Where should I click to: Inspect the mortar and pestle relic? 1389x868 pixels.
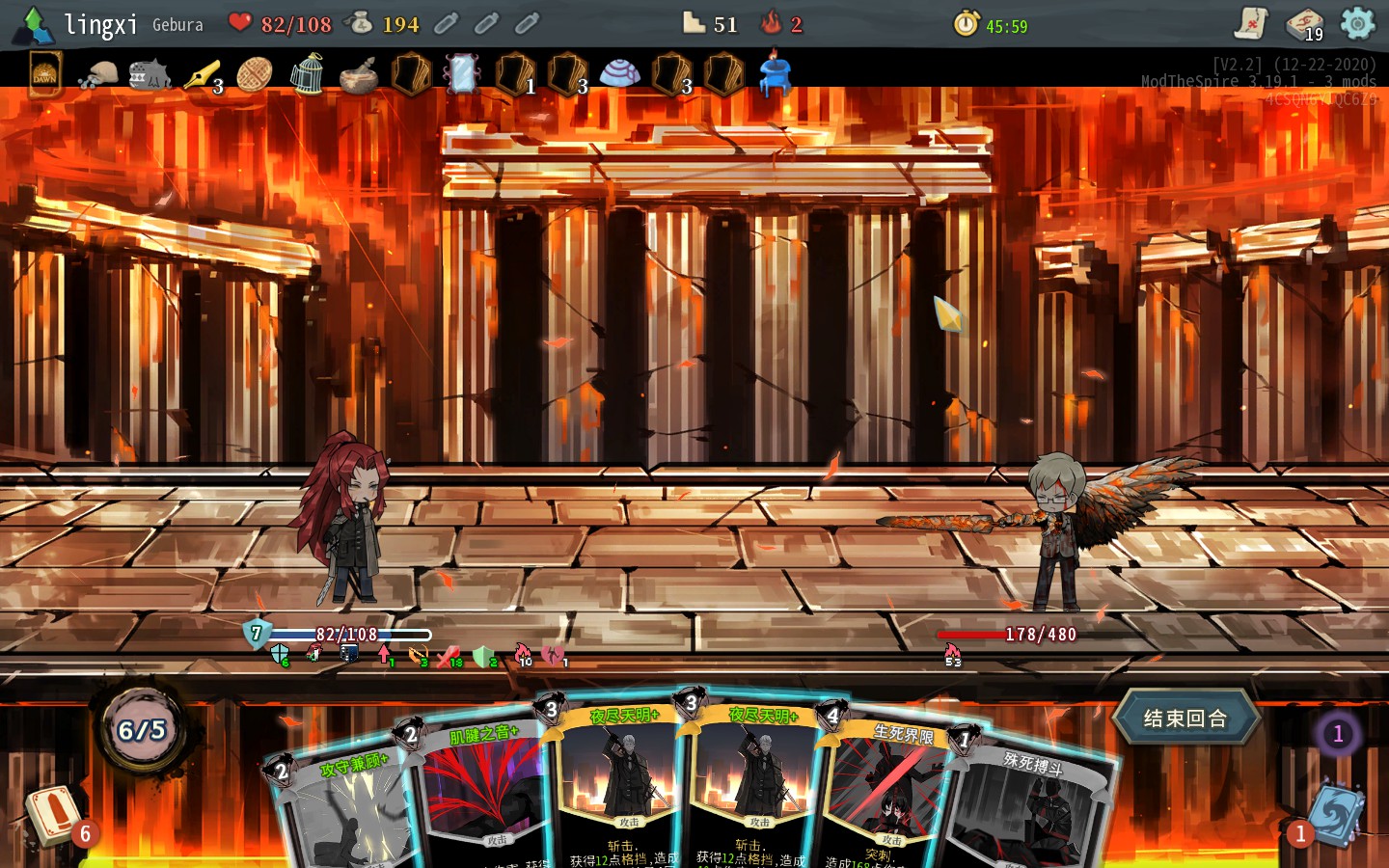358,74
